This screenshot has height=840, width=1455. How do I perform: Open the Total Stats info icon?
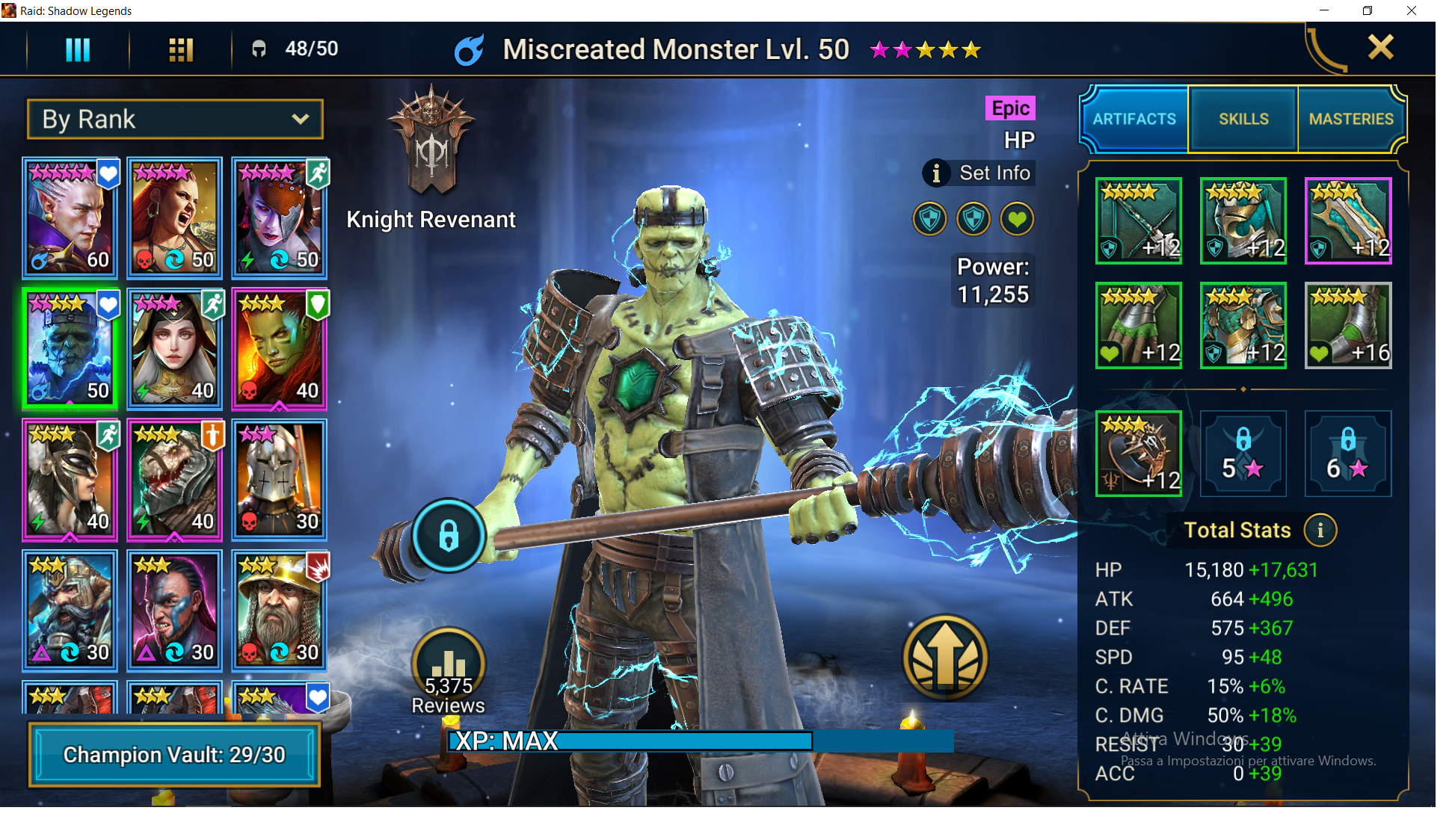tap(1320, 531)
